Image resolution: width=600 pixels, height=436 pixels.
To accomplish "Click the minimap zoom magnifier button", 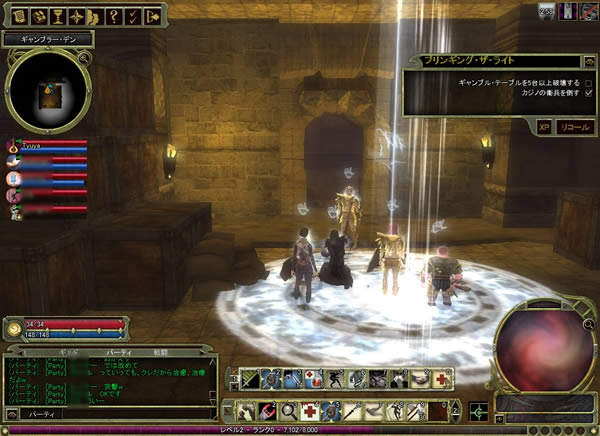I will [85, 59].
